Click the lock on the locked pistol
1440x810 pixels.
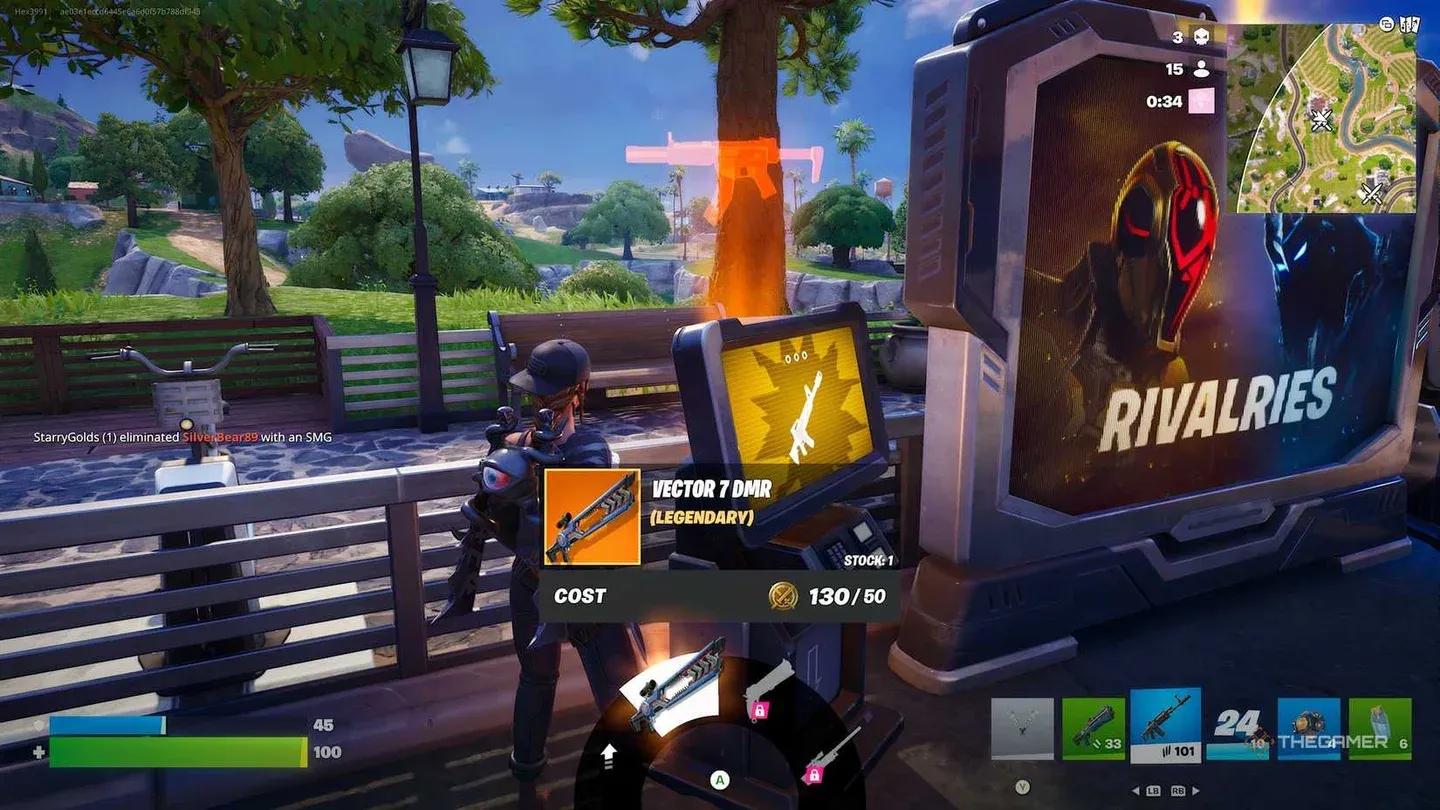click(x=760, y=710)
